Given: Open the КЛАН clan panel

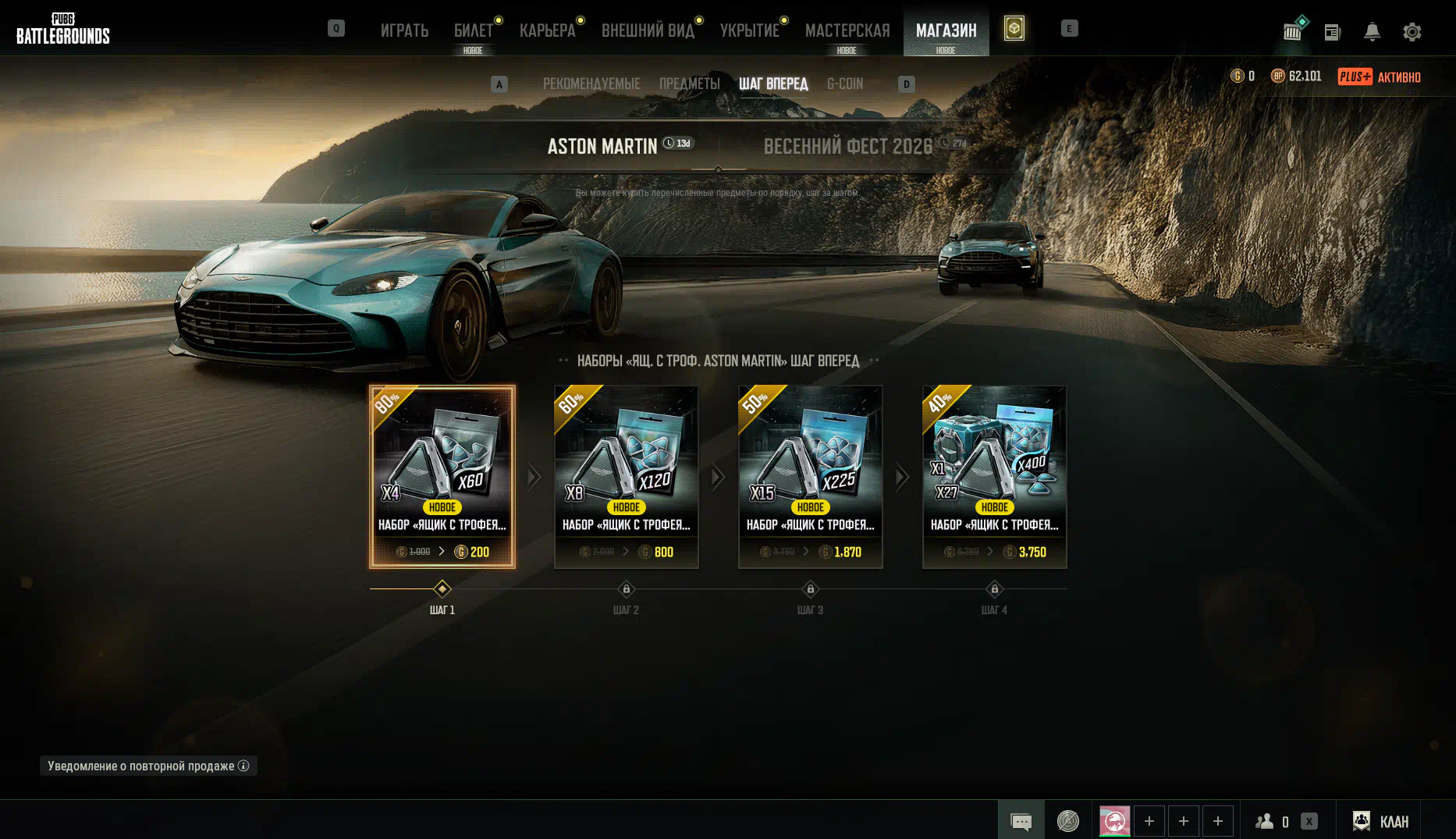Looking at the screenshot, I should 1380,821.
